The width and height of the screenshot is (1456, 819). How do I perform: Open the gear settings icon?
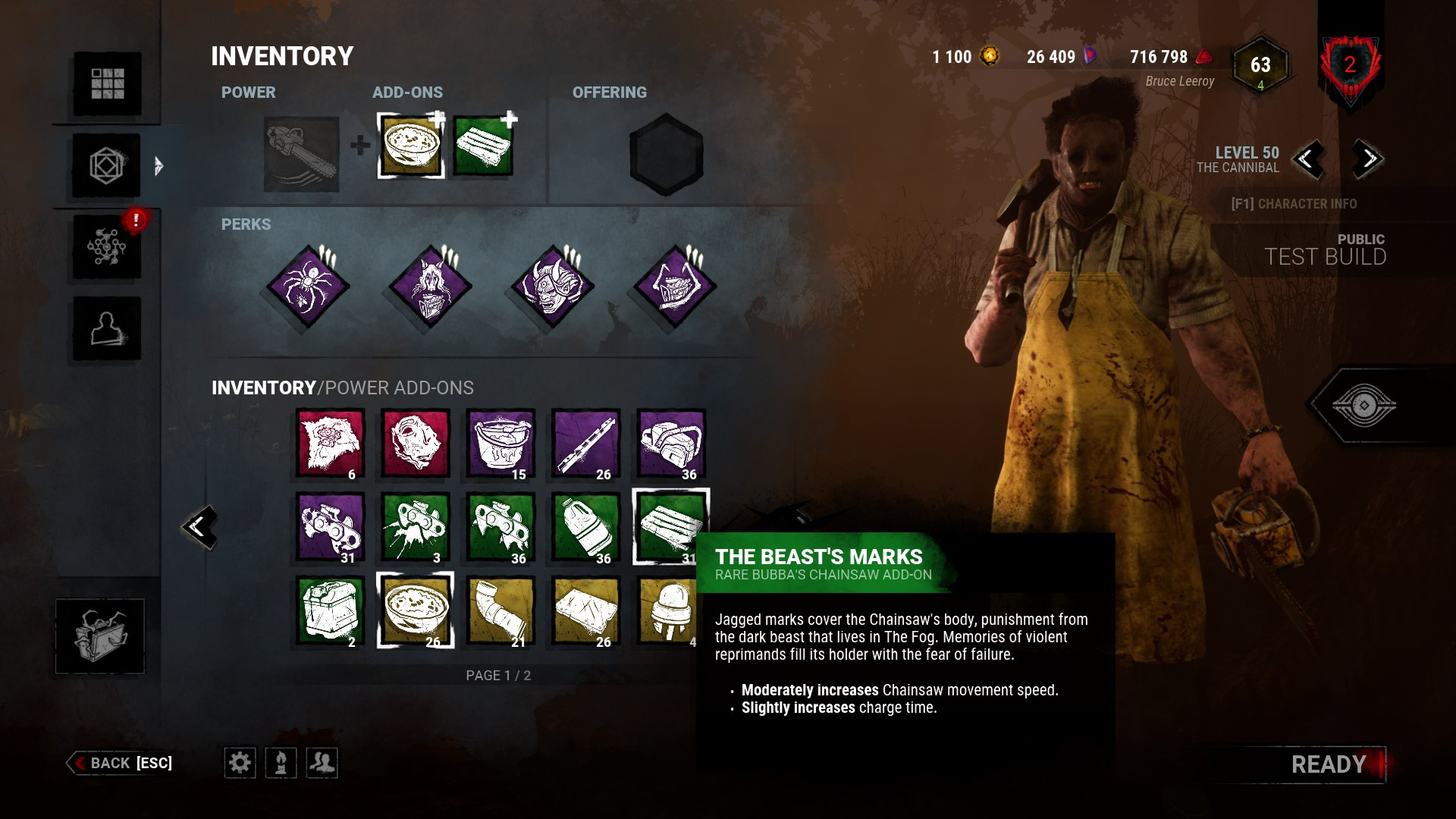point(240,762)
